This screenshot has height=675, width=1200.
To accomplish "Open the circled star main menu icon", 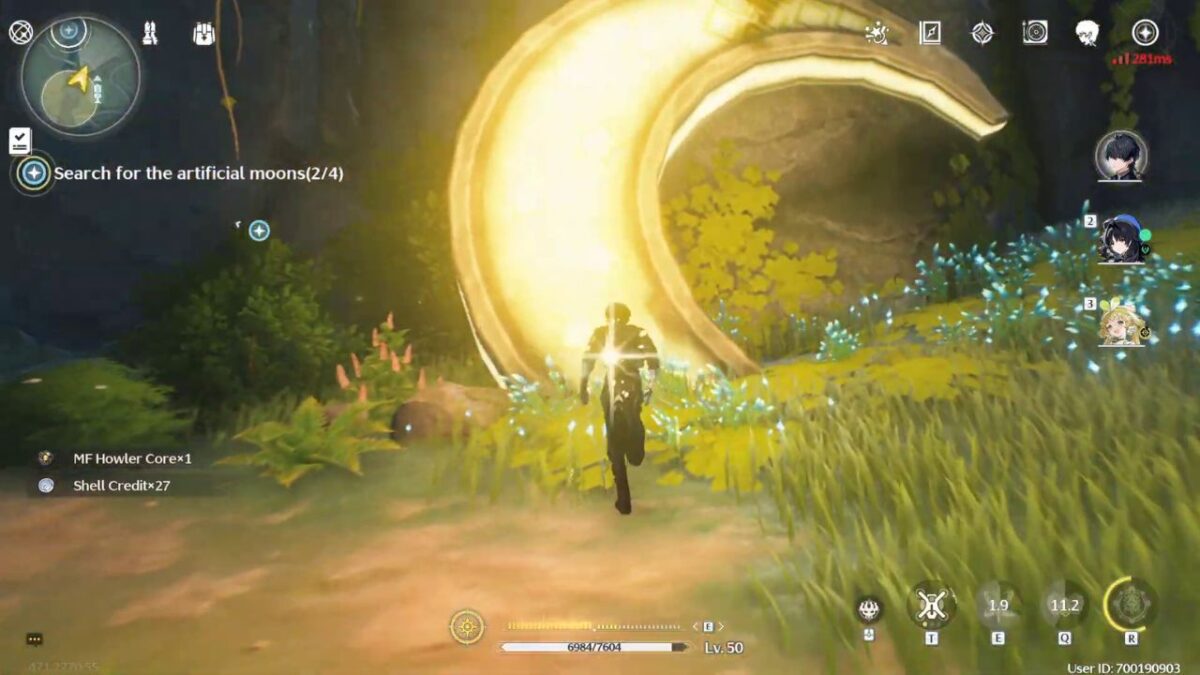I will tap(1145, 33).
